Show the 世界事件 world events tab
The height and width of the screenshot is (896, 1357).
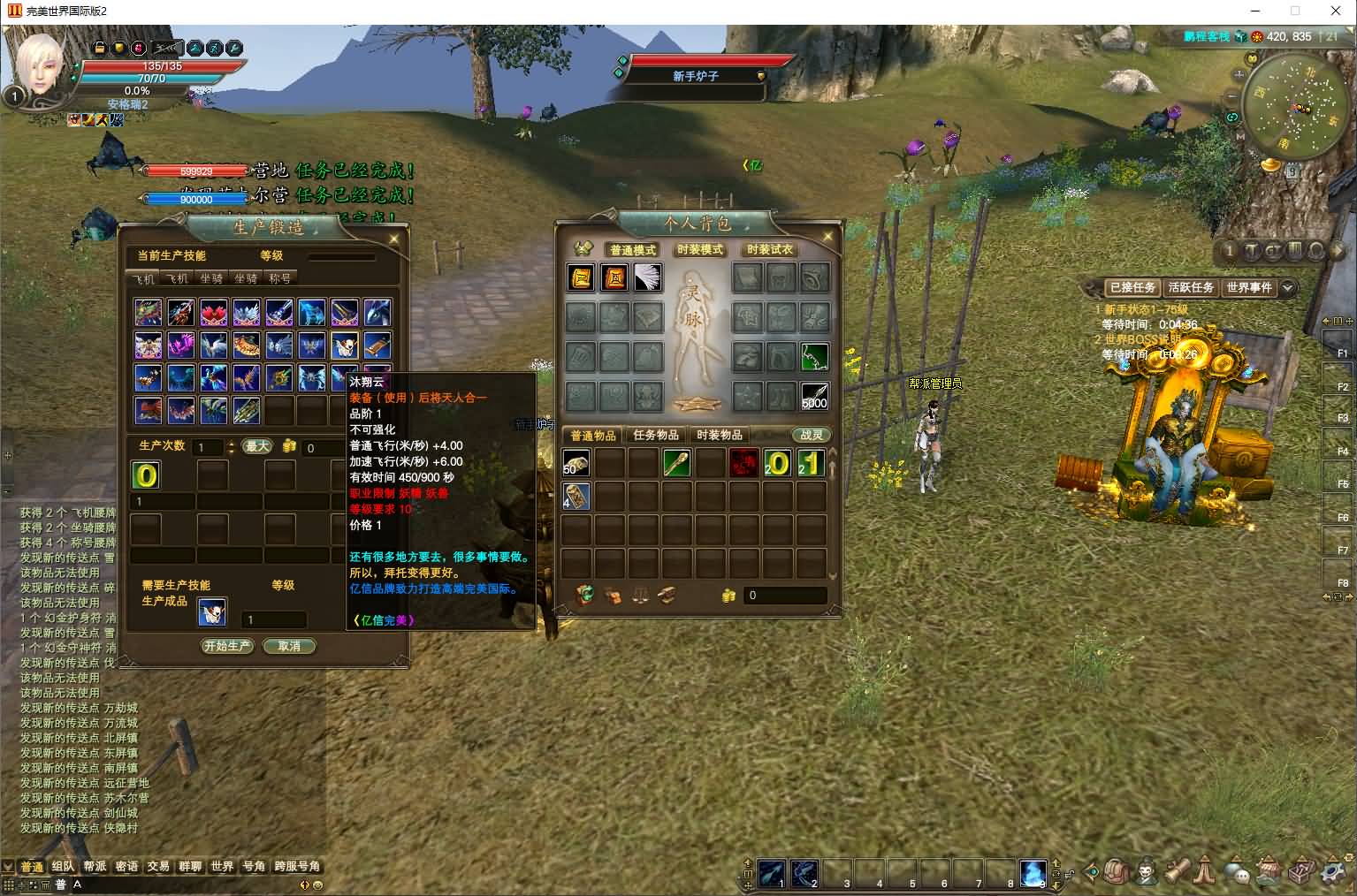click(x=1249, y=287)
